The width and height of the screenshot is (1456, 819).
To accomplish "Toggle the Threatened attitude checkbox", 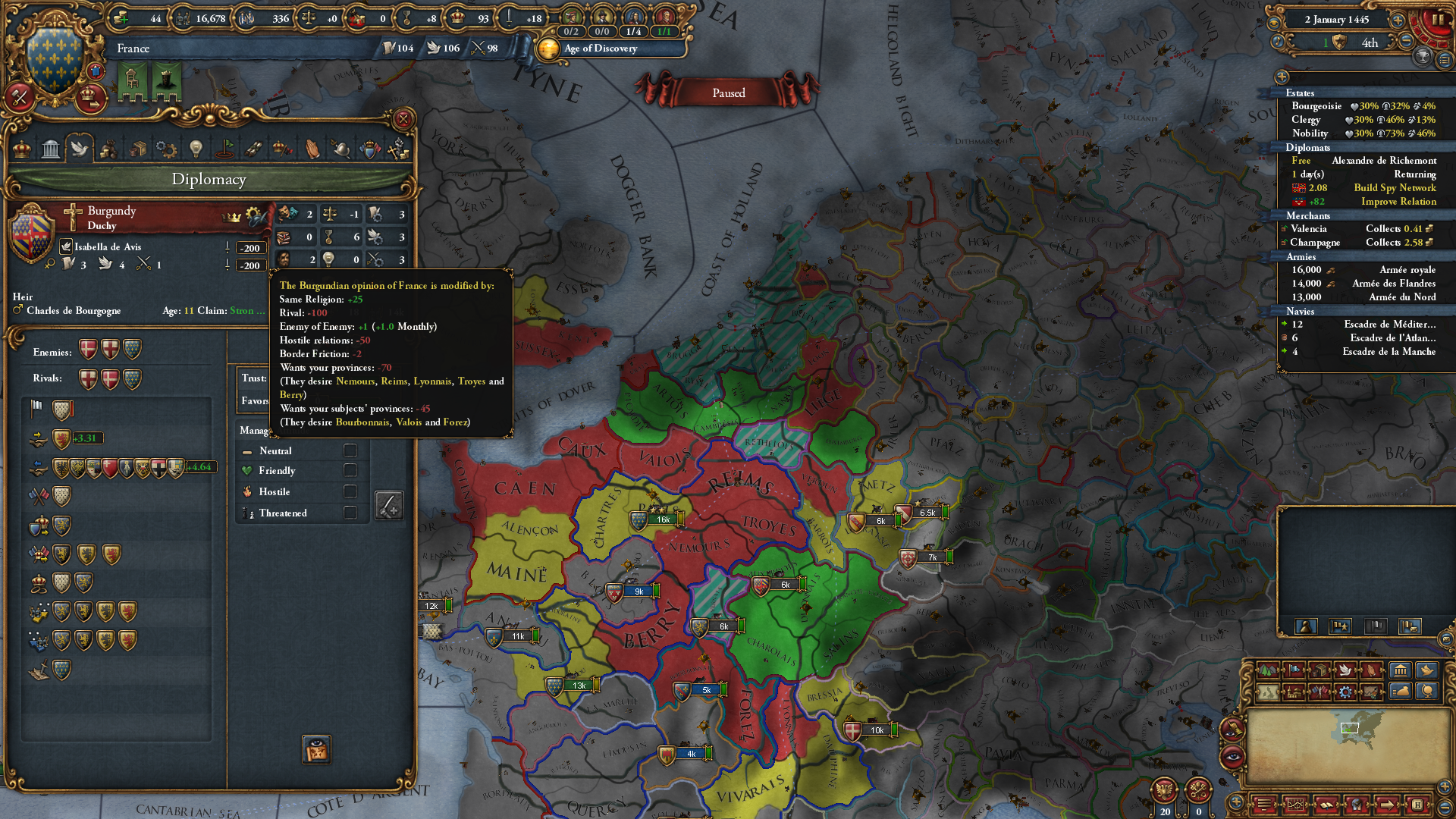I will tap(350, 513).
